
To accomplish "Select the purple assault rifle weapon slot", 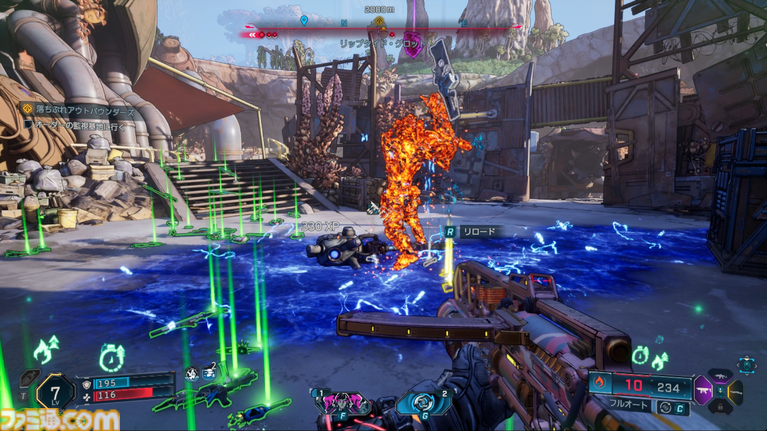I will (x=702, y=391).
